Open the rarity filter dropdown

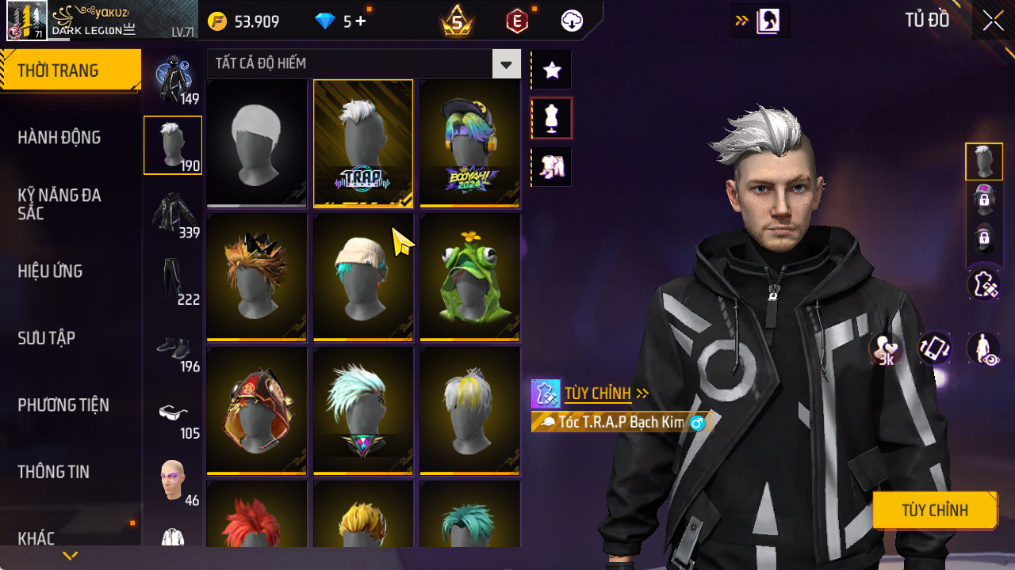pyautogui.click(x=506, y=64)
